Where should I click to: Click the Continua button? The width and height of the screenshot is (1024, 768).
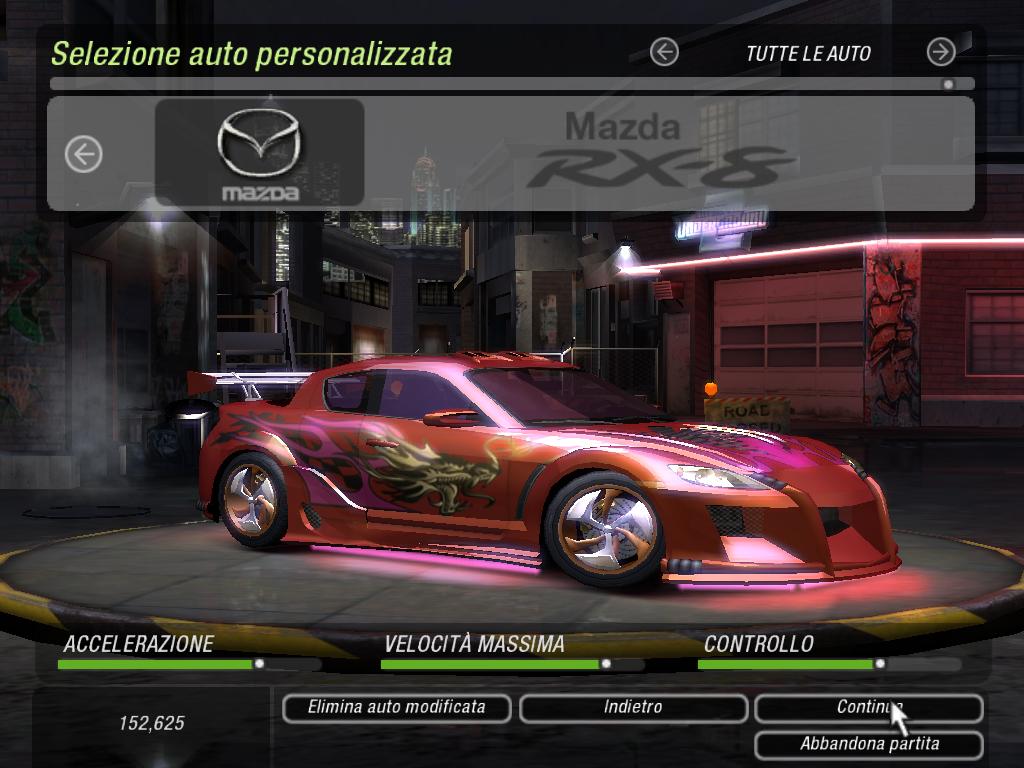pyautogui.click(x=868, y=708)
